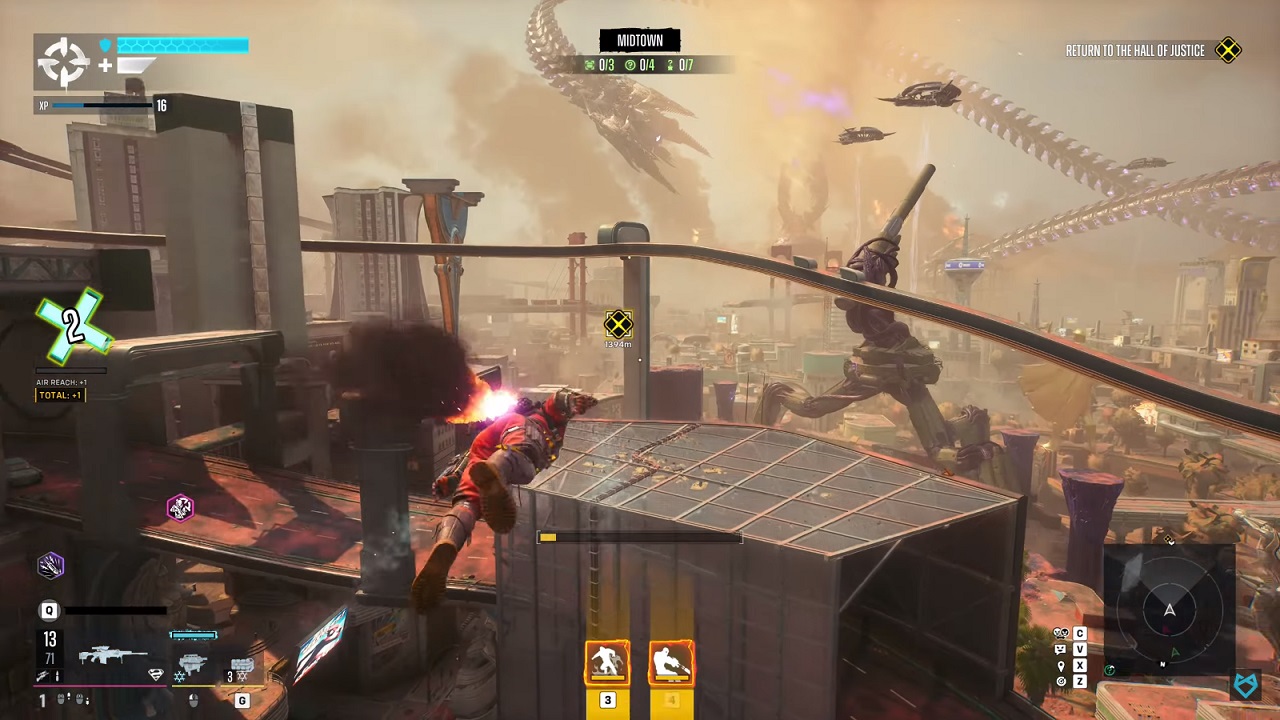Activate the first orange traversal attack ability

[x=607, y=663]
